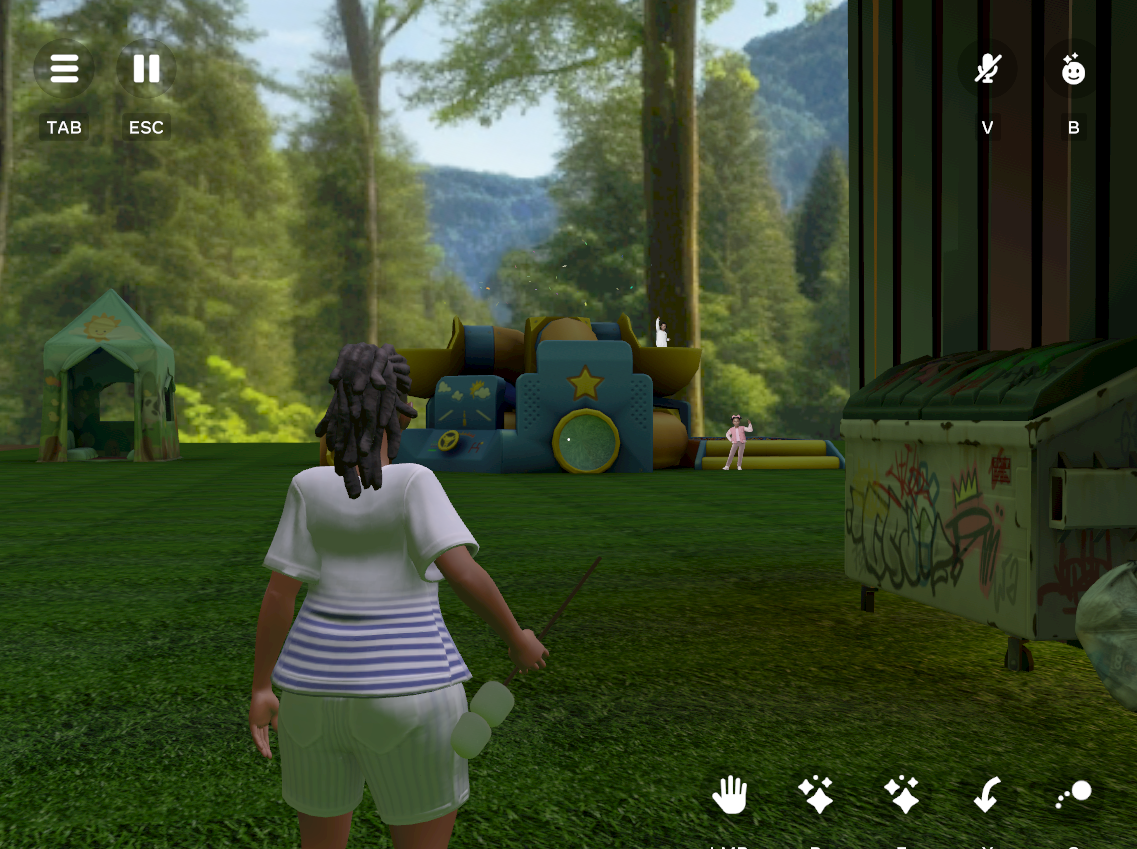The image size is (1137, 849).
Task: Open the hamburger menu button
Action: pyautogui.click(x=64, y=69)
